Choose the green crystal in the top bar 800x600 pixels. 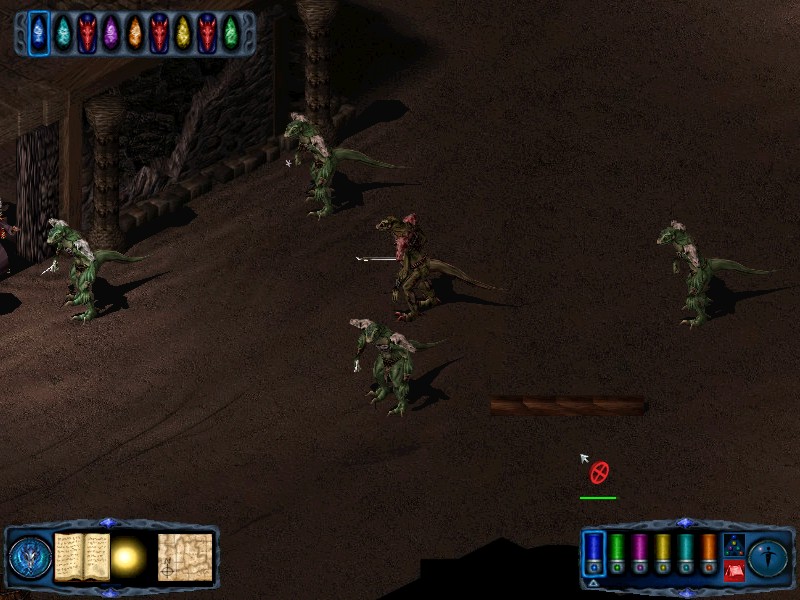coord(231,33)
